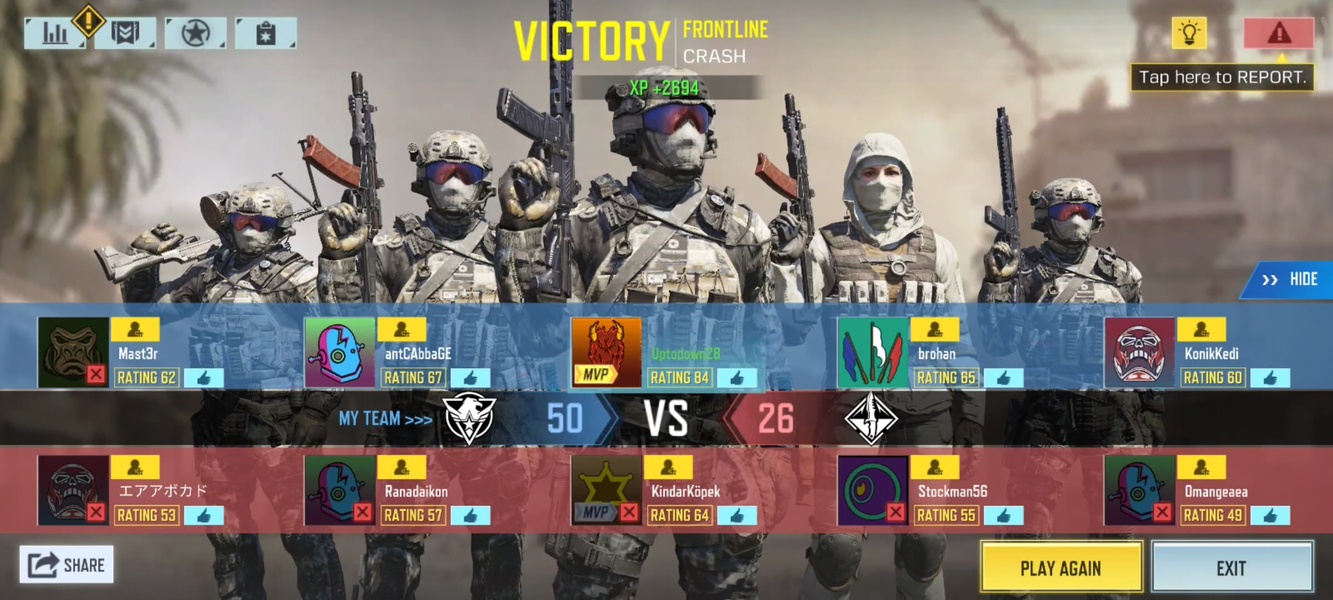Like KonikKedi with the thumbs up
This screenshot has width=1333, height=600.
click(1269, 378)
